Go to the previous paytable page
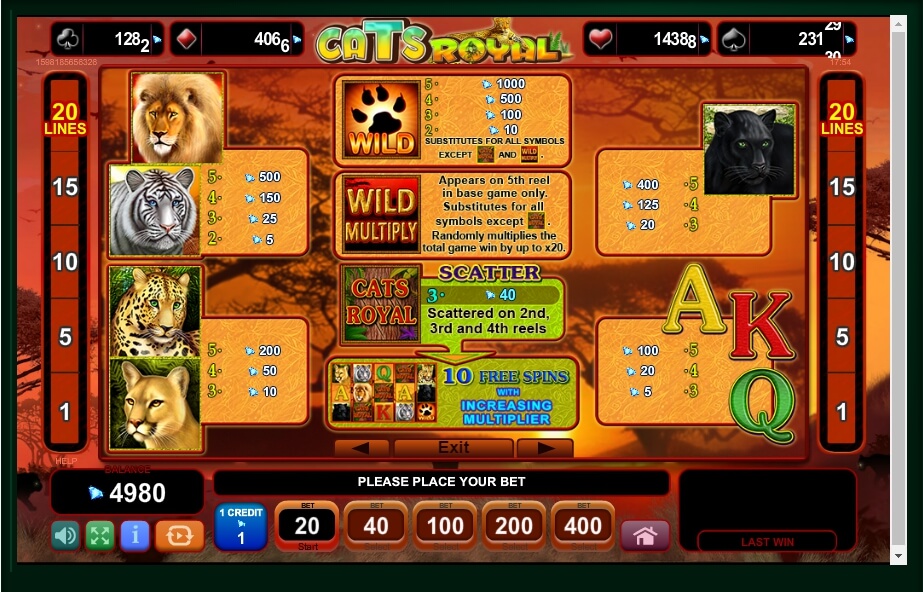 tap(361, 447)
